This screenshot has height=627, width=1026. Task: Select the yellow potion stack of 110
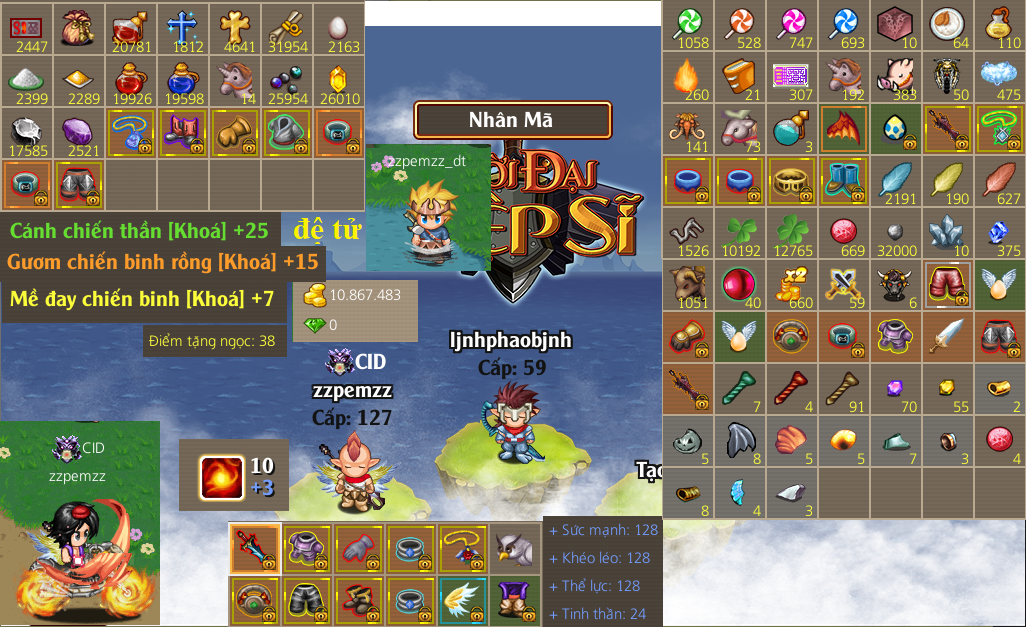pyautogui.click(x=1000, y=25)
